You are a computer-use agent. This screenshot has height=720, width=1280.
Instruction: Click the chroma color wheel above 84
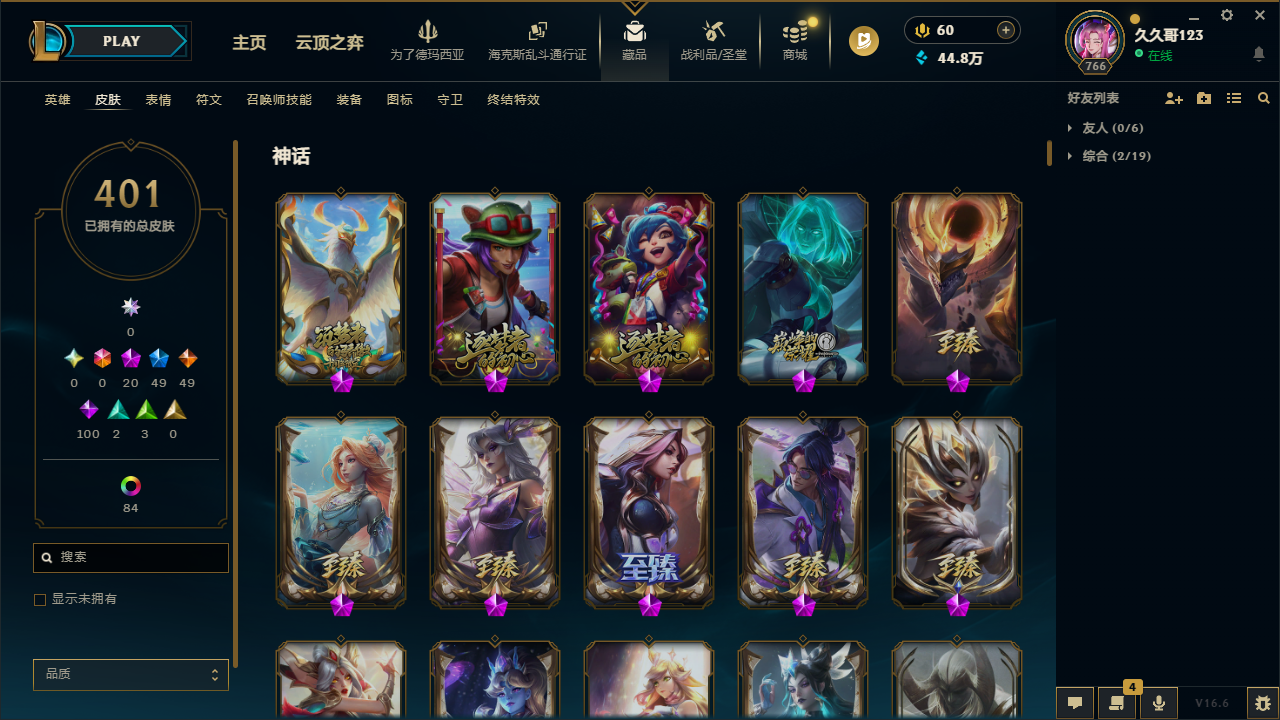130,485
